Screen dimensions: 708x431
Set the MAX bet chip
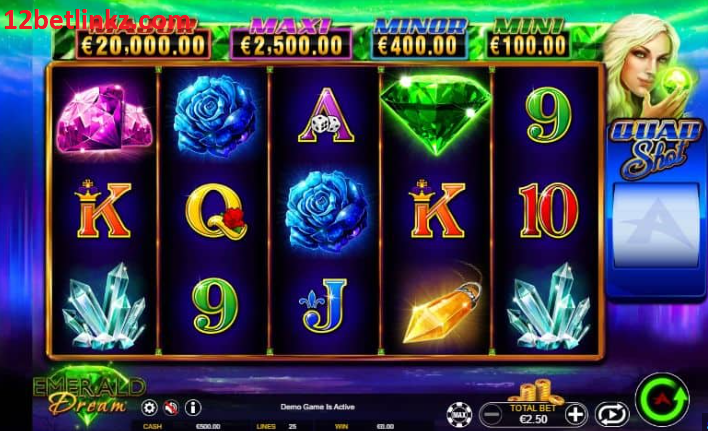tap(459, 413)
